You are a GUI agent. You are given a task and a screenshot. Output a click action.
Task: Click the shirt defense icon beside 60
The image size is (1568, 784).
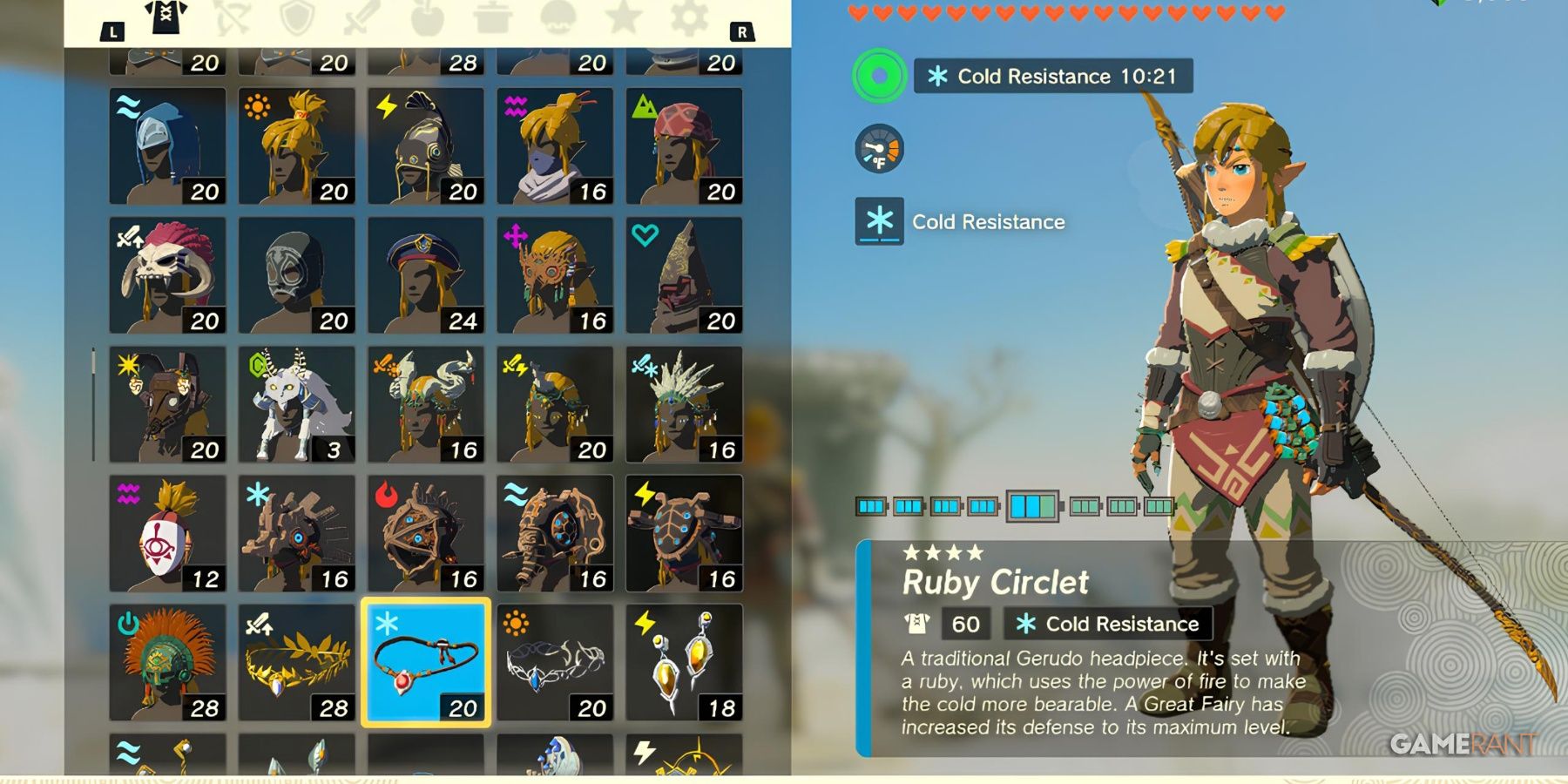tap(914, 624)
